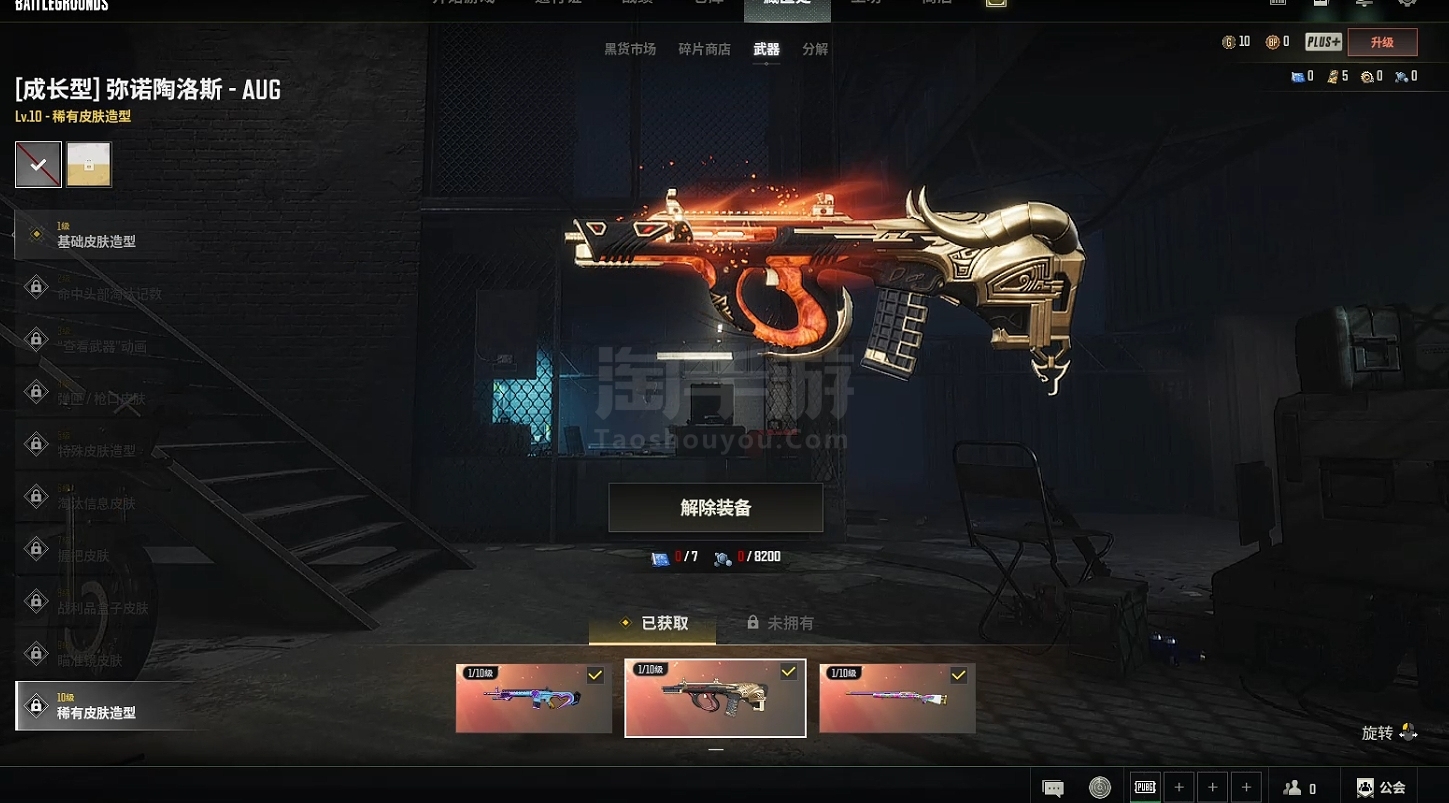
Task: Click the radar icon in bottom bar
Action: pyautogui.click(x=1100, y=788)
